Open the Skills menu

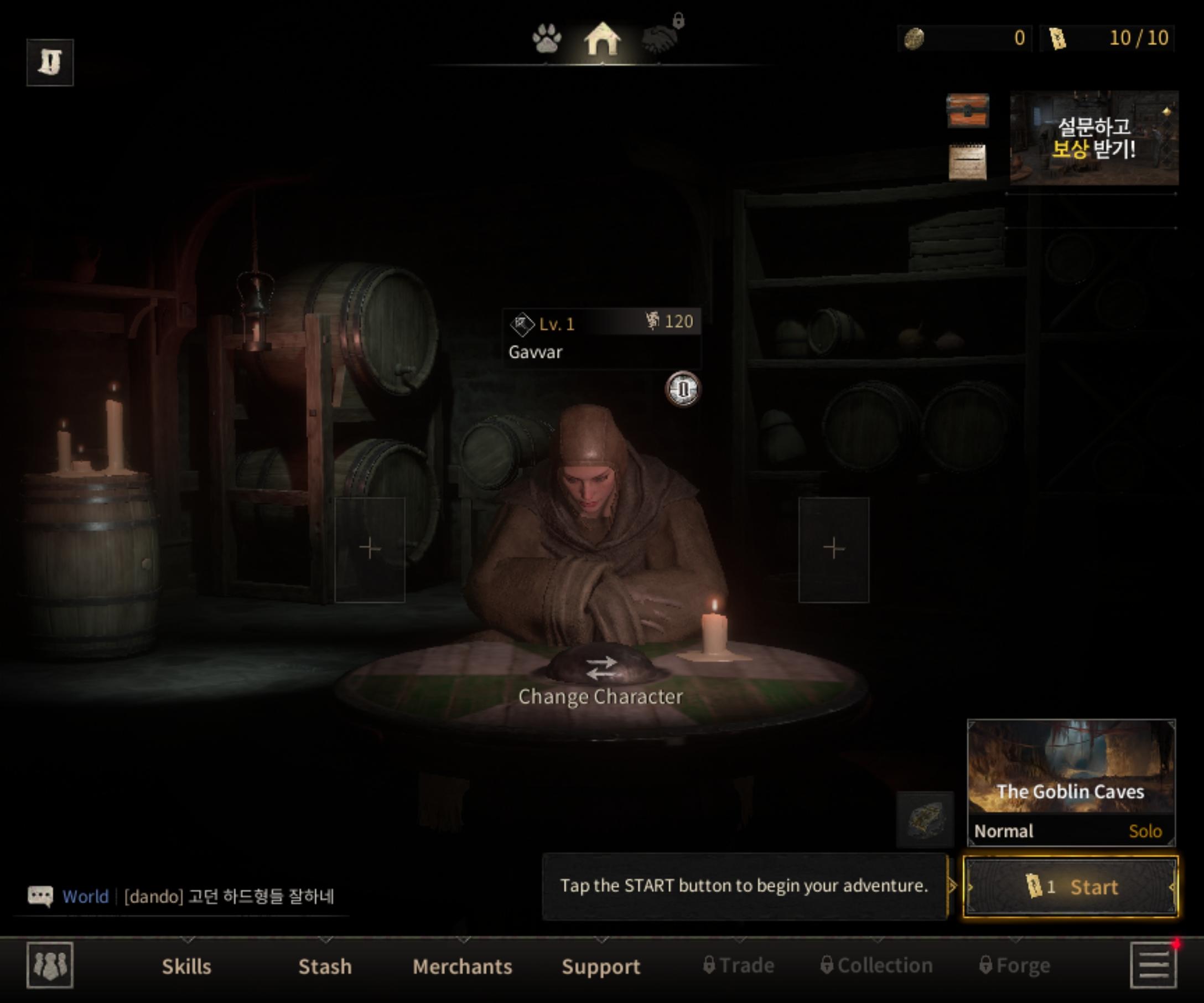click(x=186, y=966)
